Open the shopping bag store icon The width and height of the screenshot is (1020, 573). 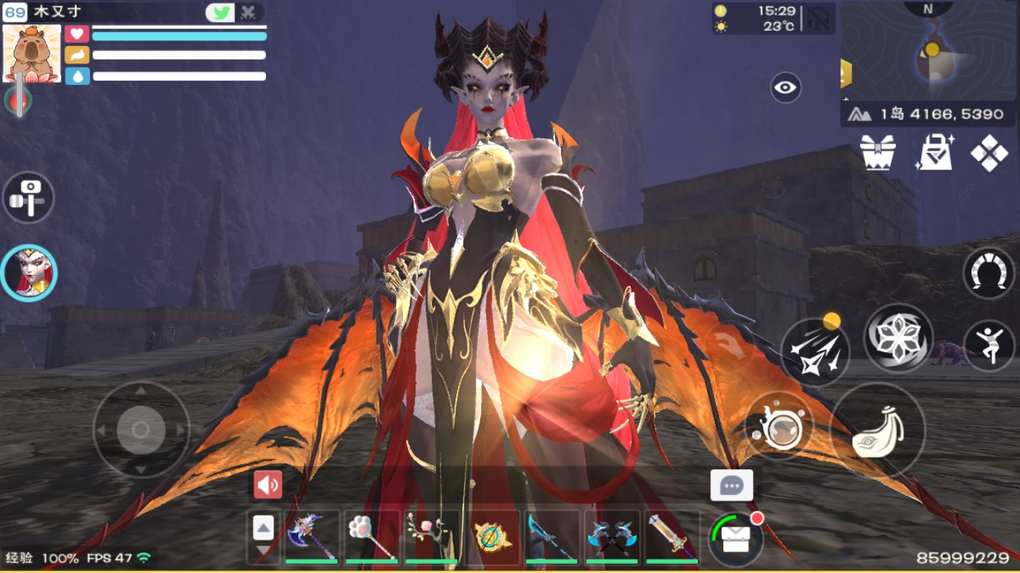pos(934,153)
